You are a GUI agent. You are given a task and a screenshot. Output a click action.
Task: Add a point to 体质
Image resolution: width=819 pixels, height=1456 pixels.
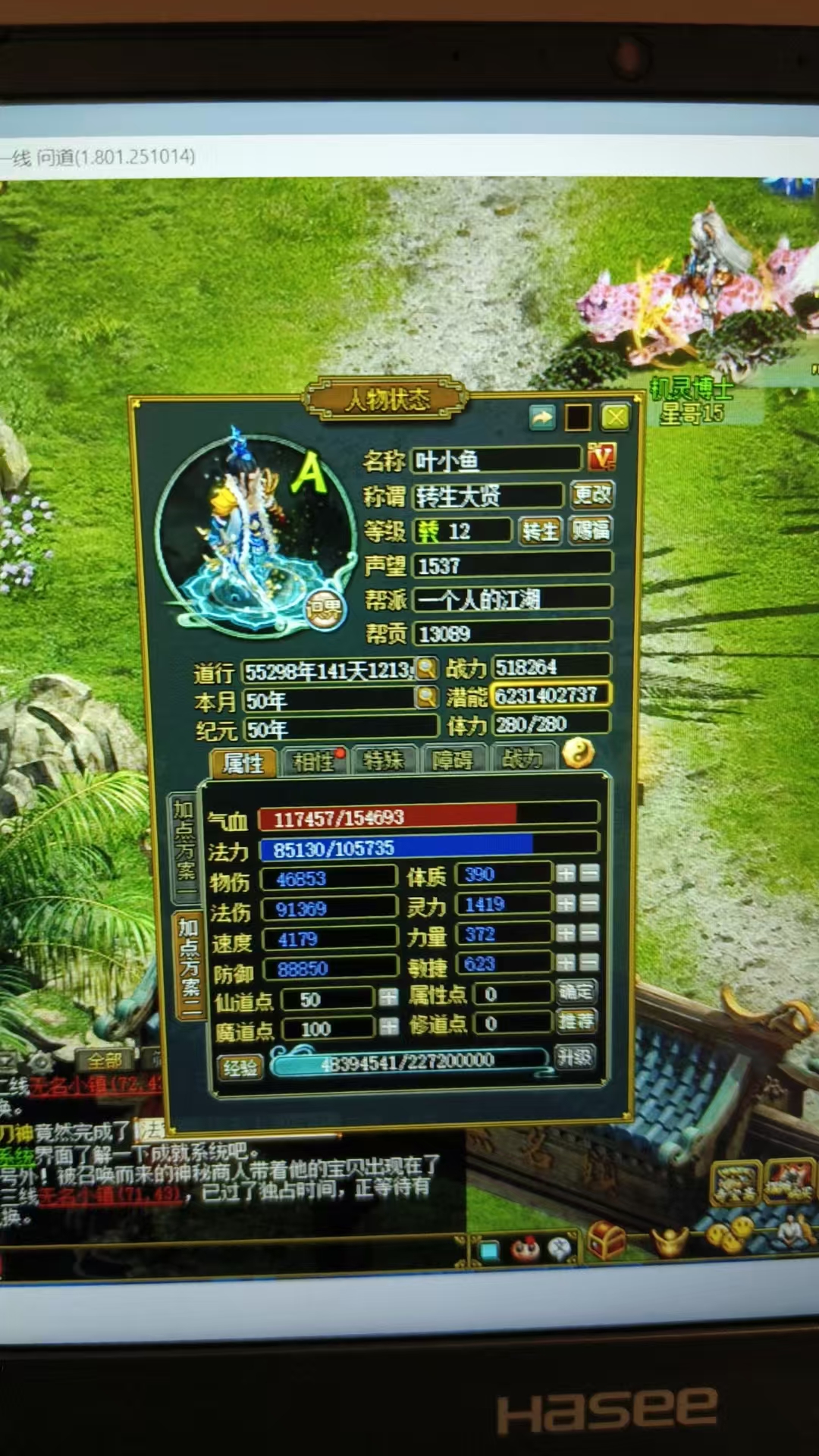[x=565, y=874]
